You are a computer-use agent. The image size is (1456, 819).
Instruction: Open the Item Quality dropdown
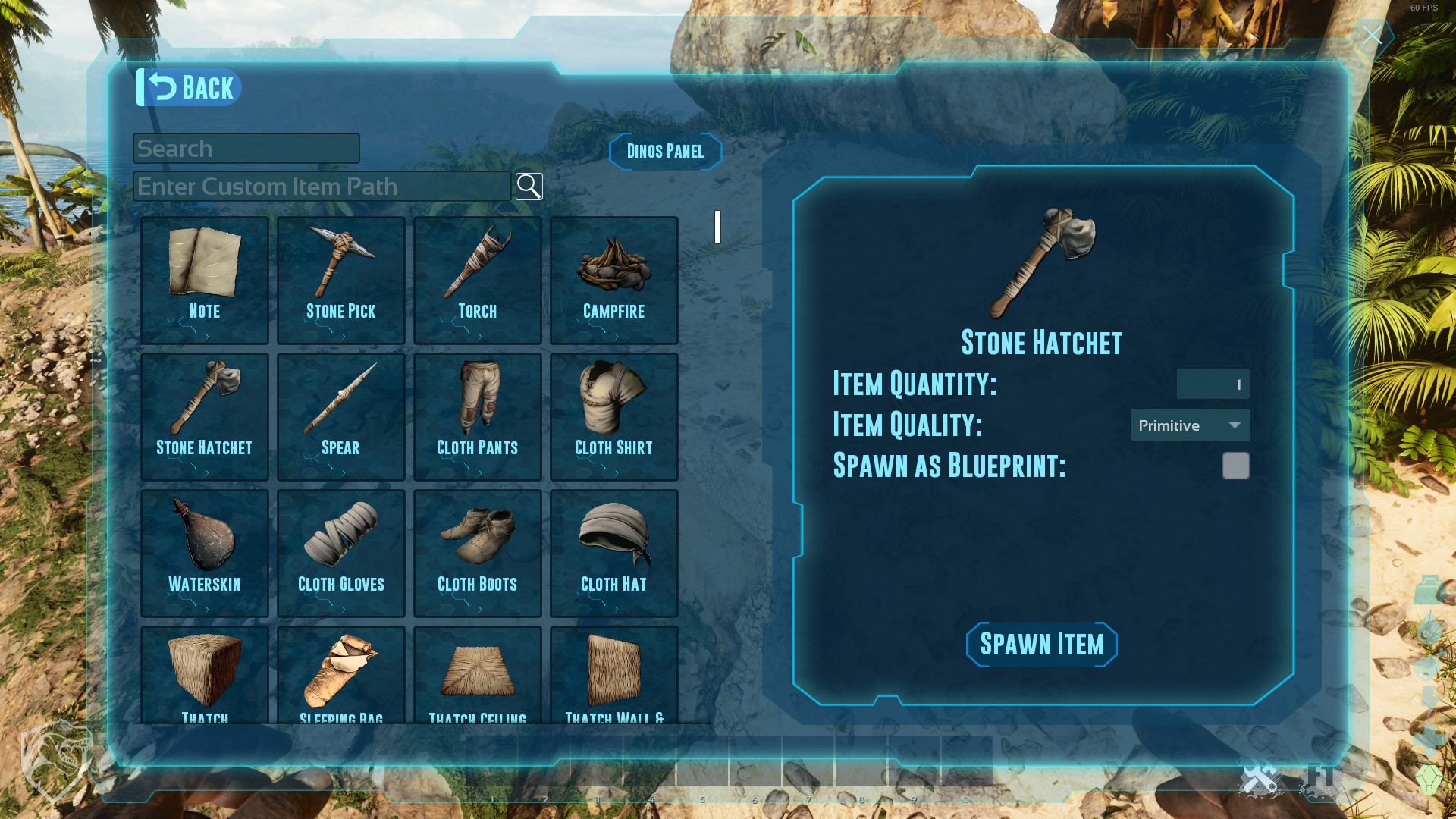click(1190, 425)
